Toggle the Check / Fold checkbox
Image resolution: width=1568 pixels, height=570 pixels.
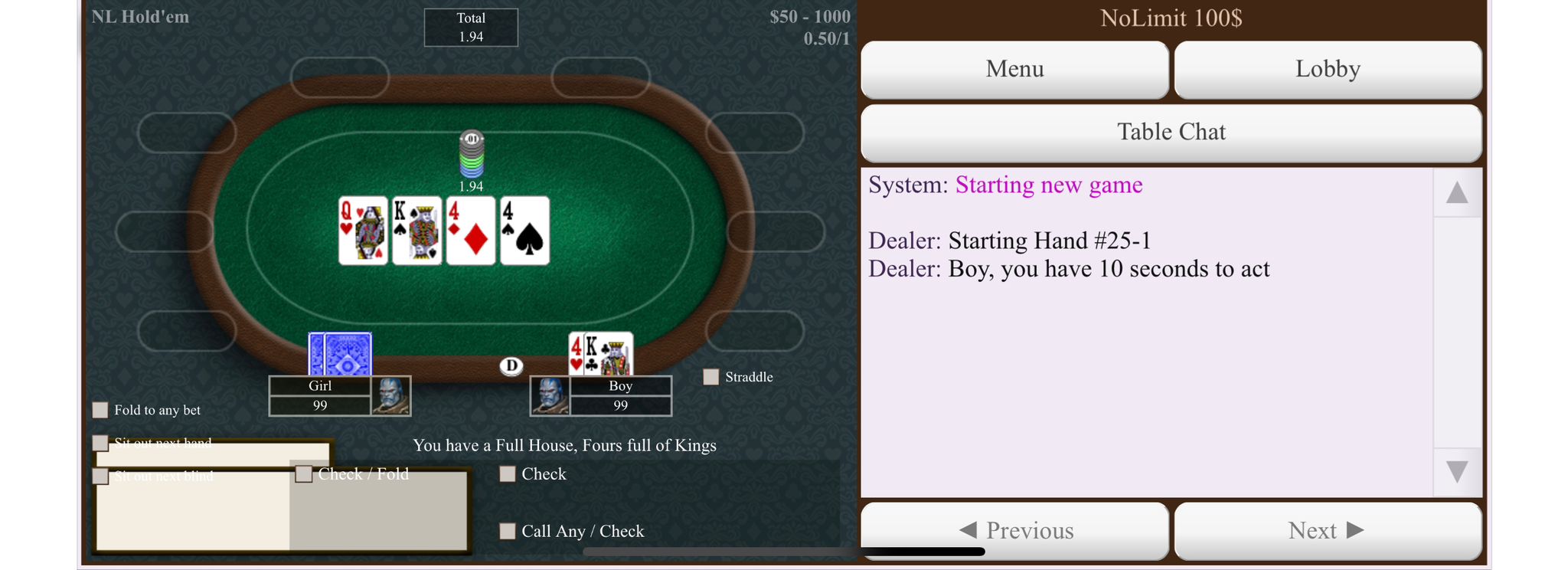[304, 474]
